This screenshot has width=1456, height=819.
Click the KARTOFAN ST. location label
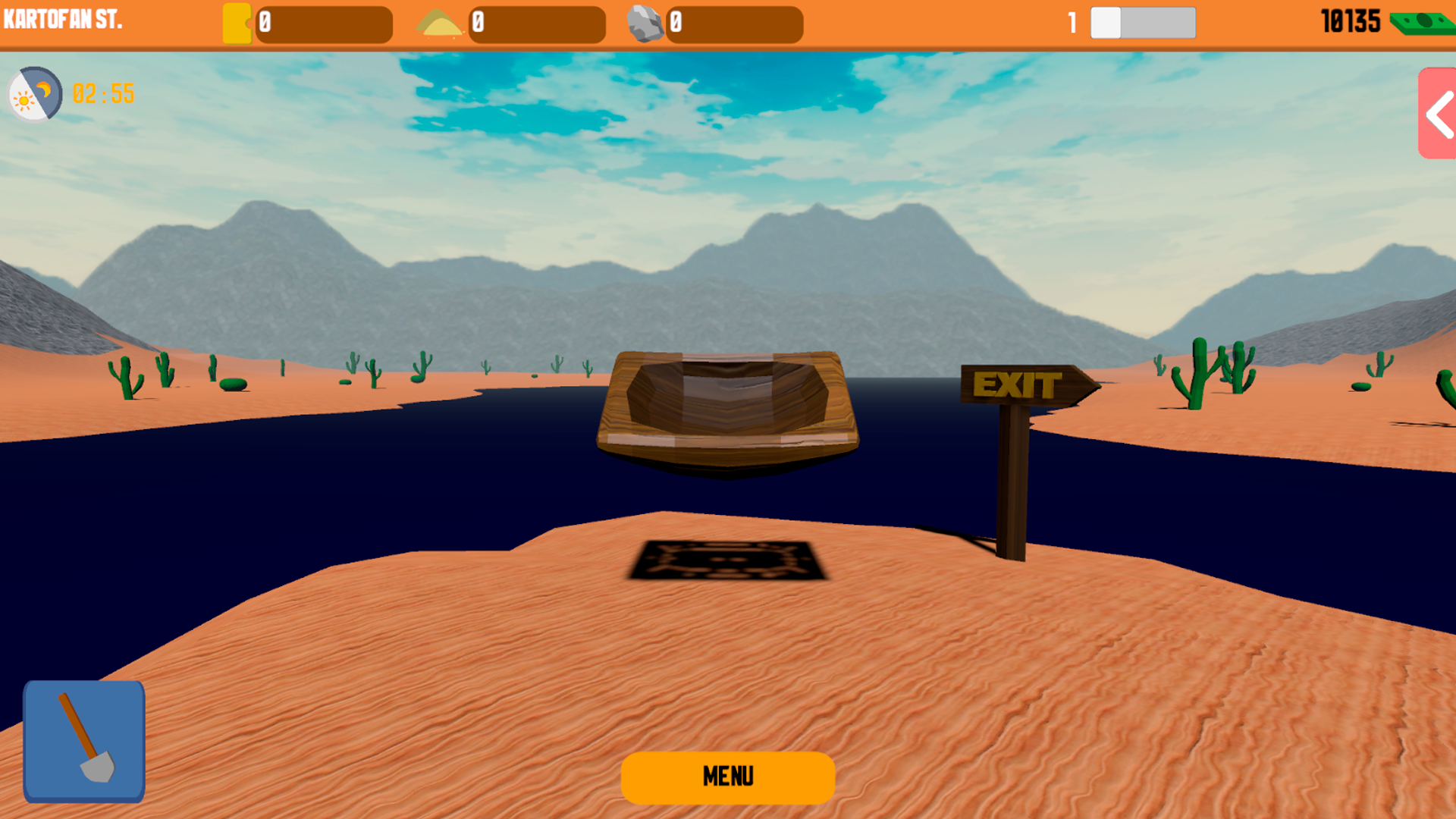point(63,20)
